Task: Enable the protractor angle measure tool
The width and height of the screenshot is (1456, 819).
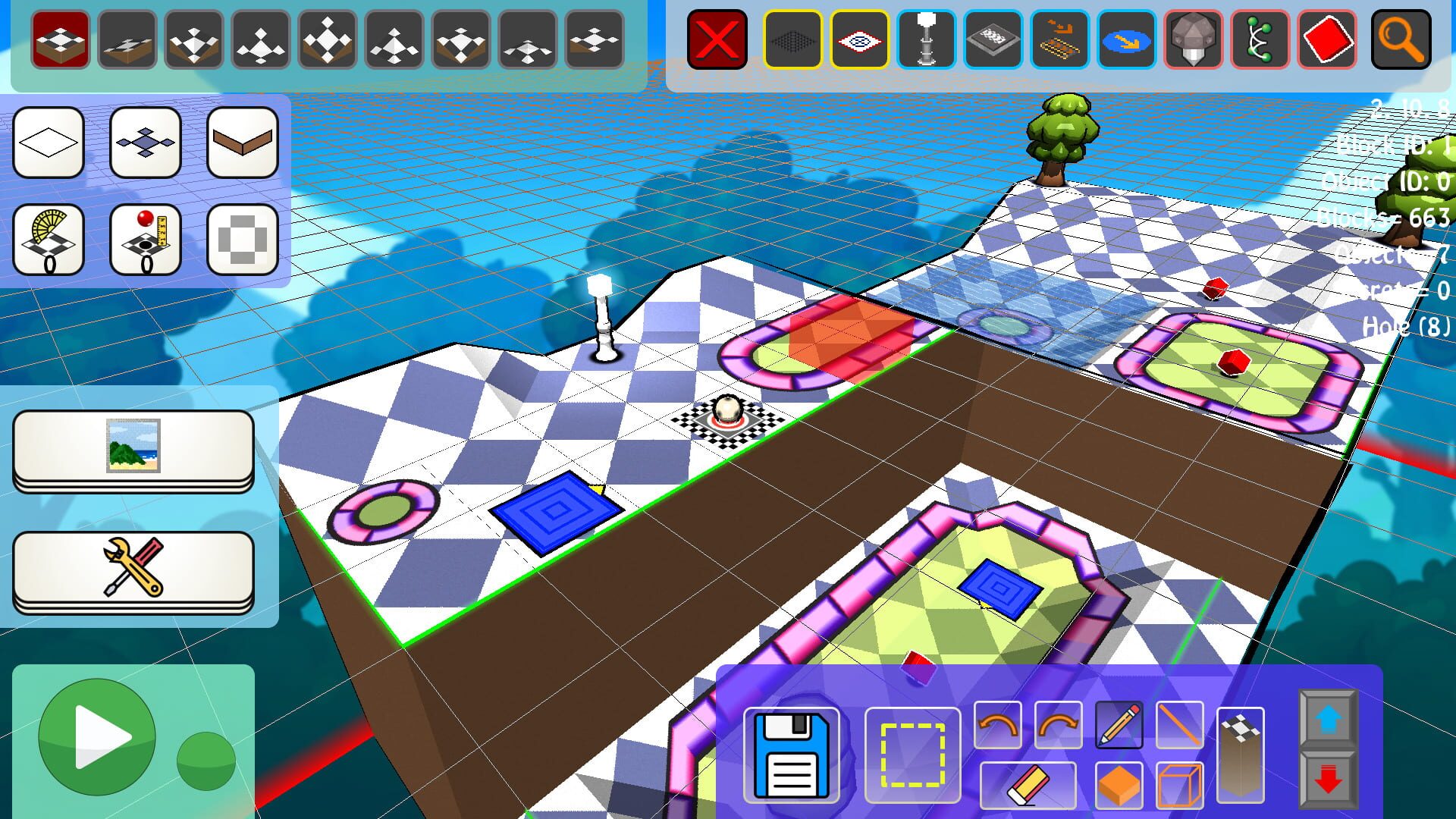Action: 49,239
